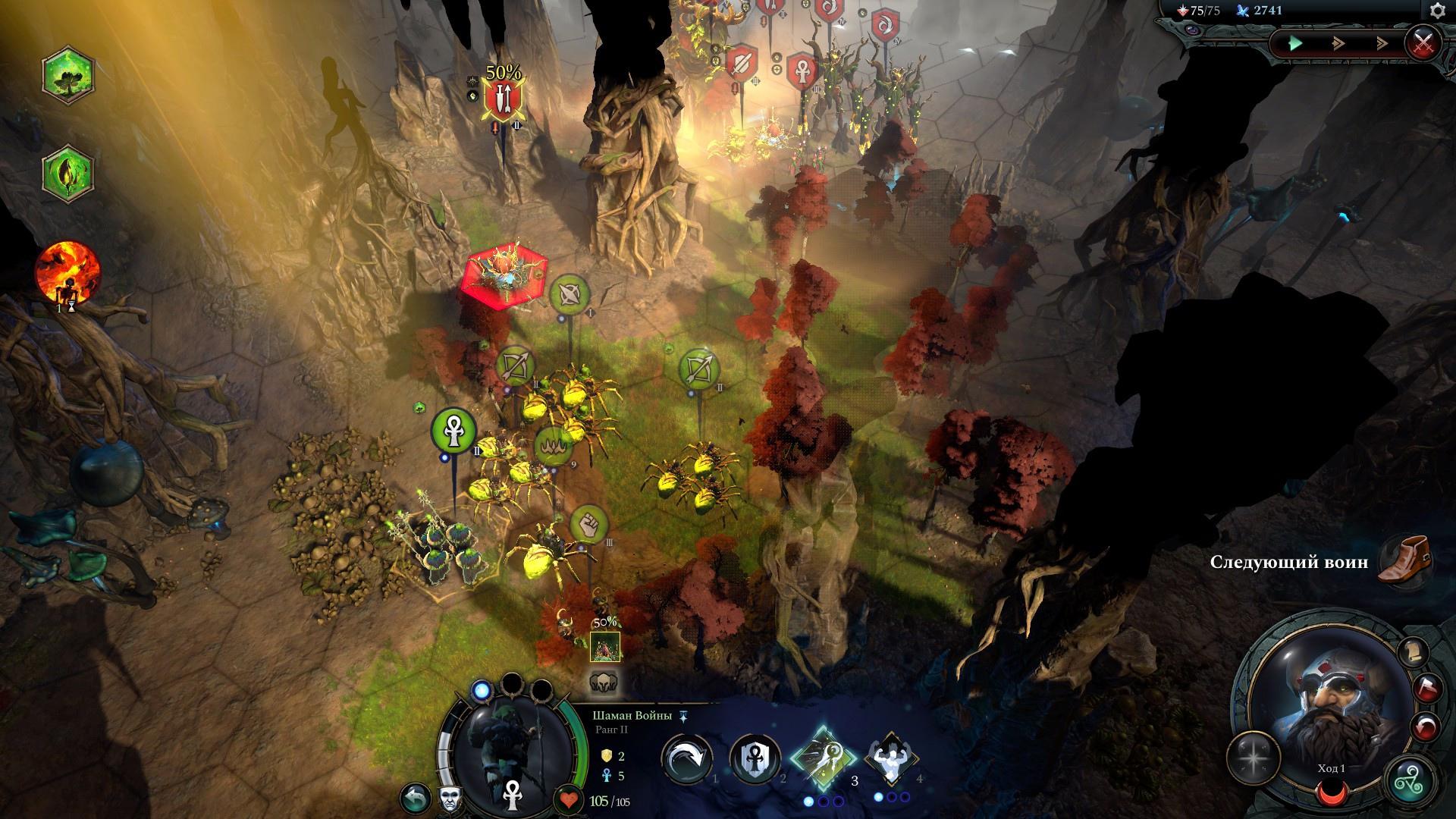Click the green back arrow button
The height and width of the screenshot is (819, 1456).
(x=414, y=798)
